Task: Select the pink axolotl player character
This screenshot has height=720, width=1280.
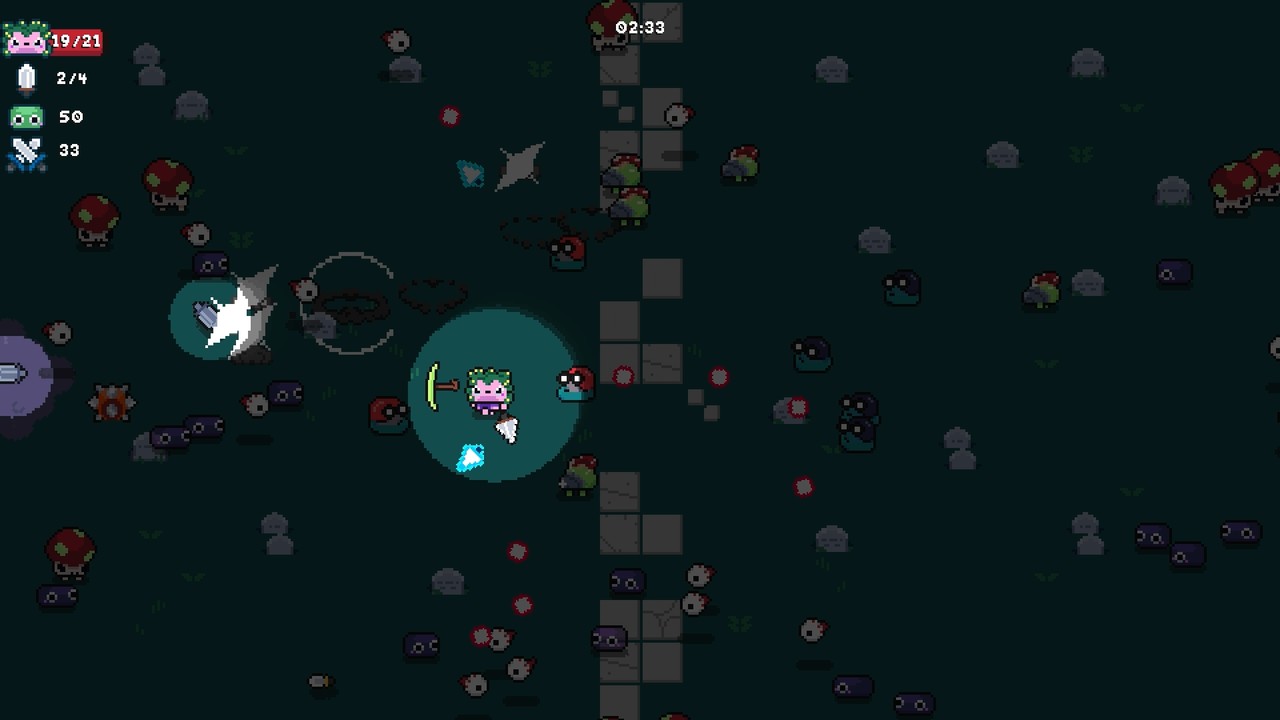Action: pyautogui.click(x=487, y=392)
